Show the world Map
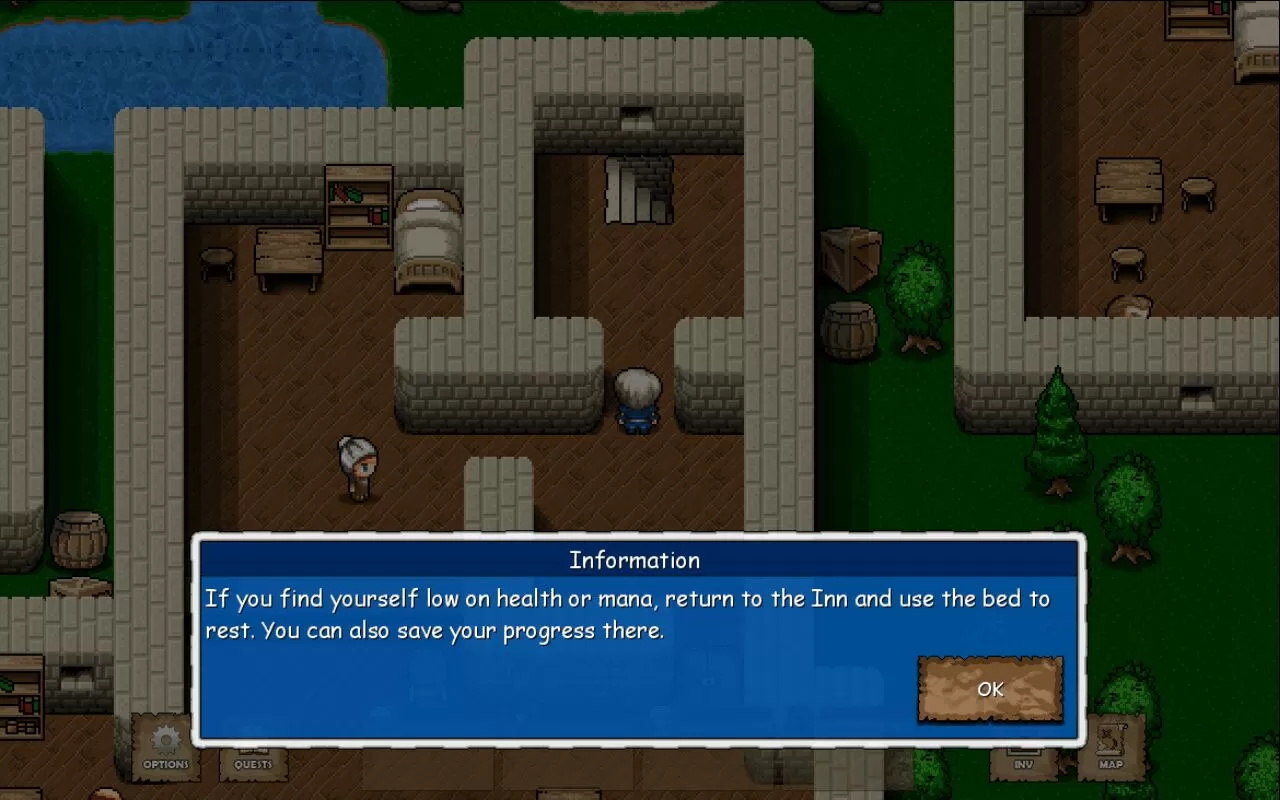Screen dimensions: 1280x800 pyautogui.click(x=1111, y=749)
